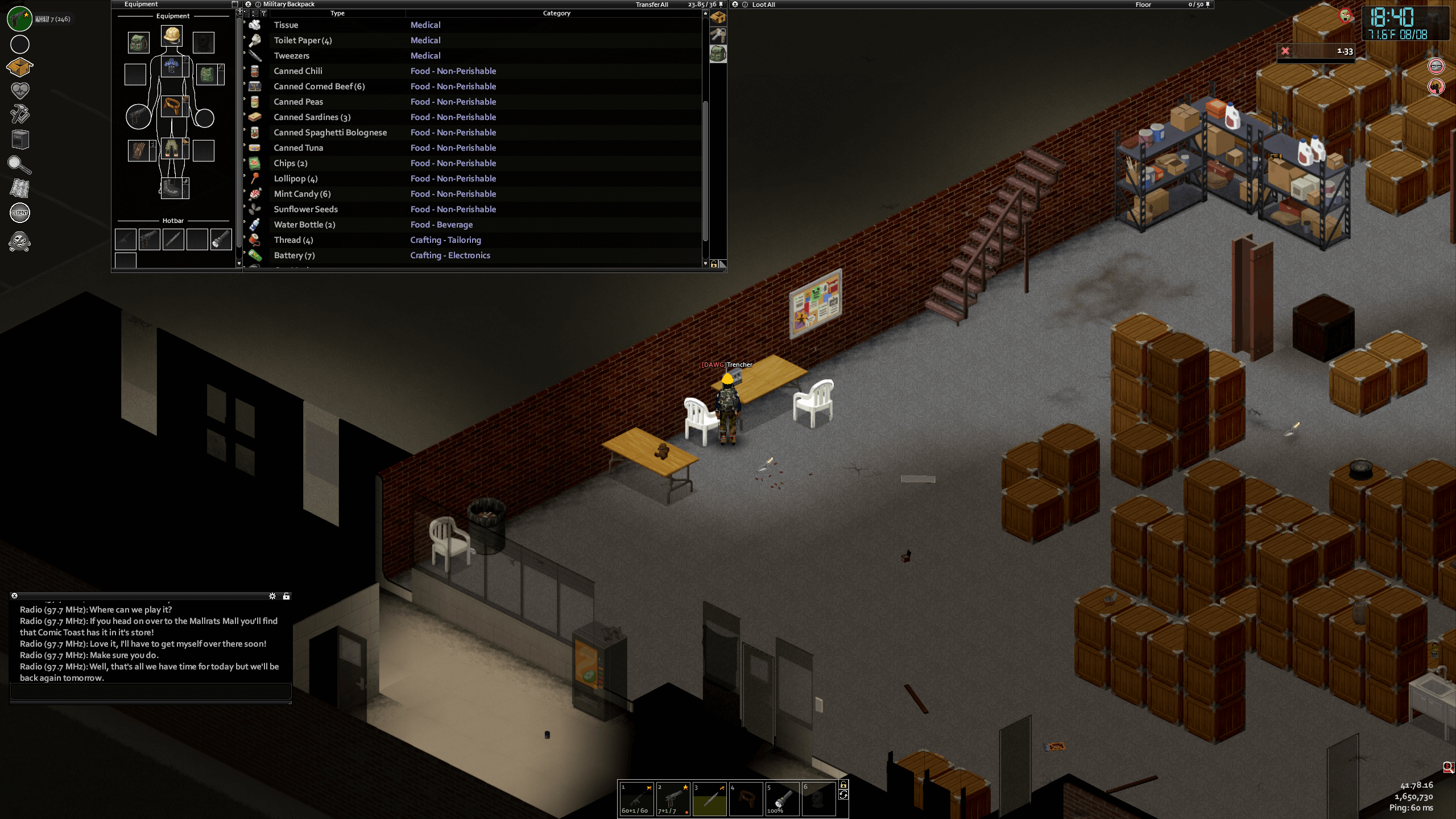Image resolution: width=1456 pixels, height=819 pixels.
Task: Click the Transfer All button
Action: point(652,5)
